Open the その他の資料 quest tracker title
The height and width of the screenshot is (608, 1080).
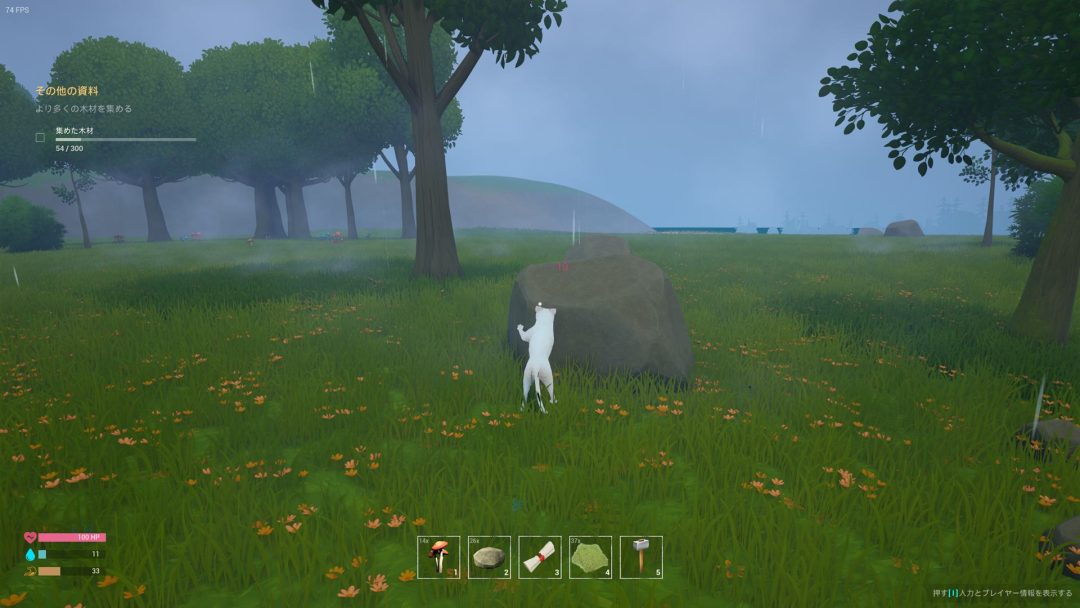click(67, 91)
